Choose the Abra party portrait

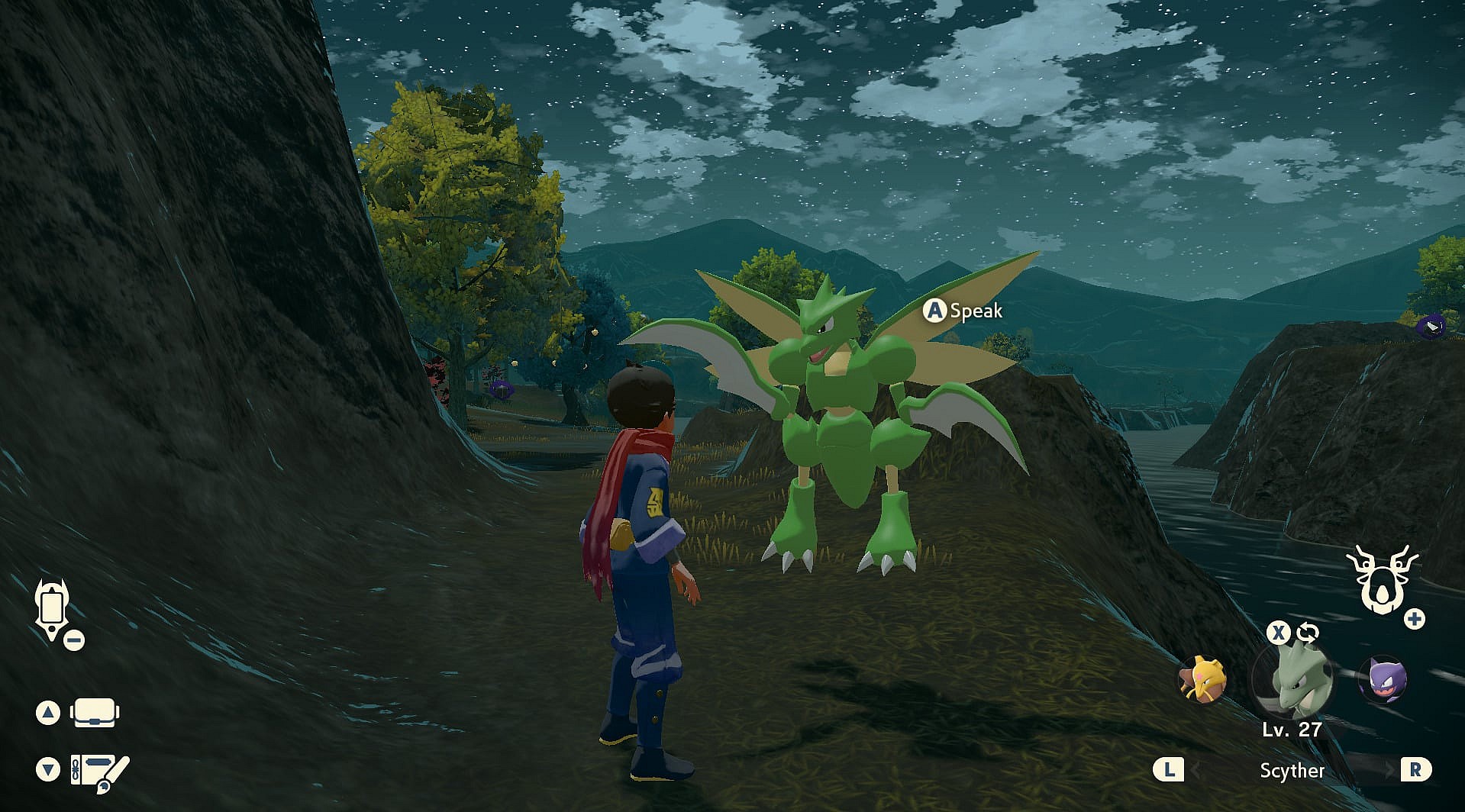click(1204, 678)
